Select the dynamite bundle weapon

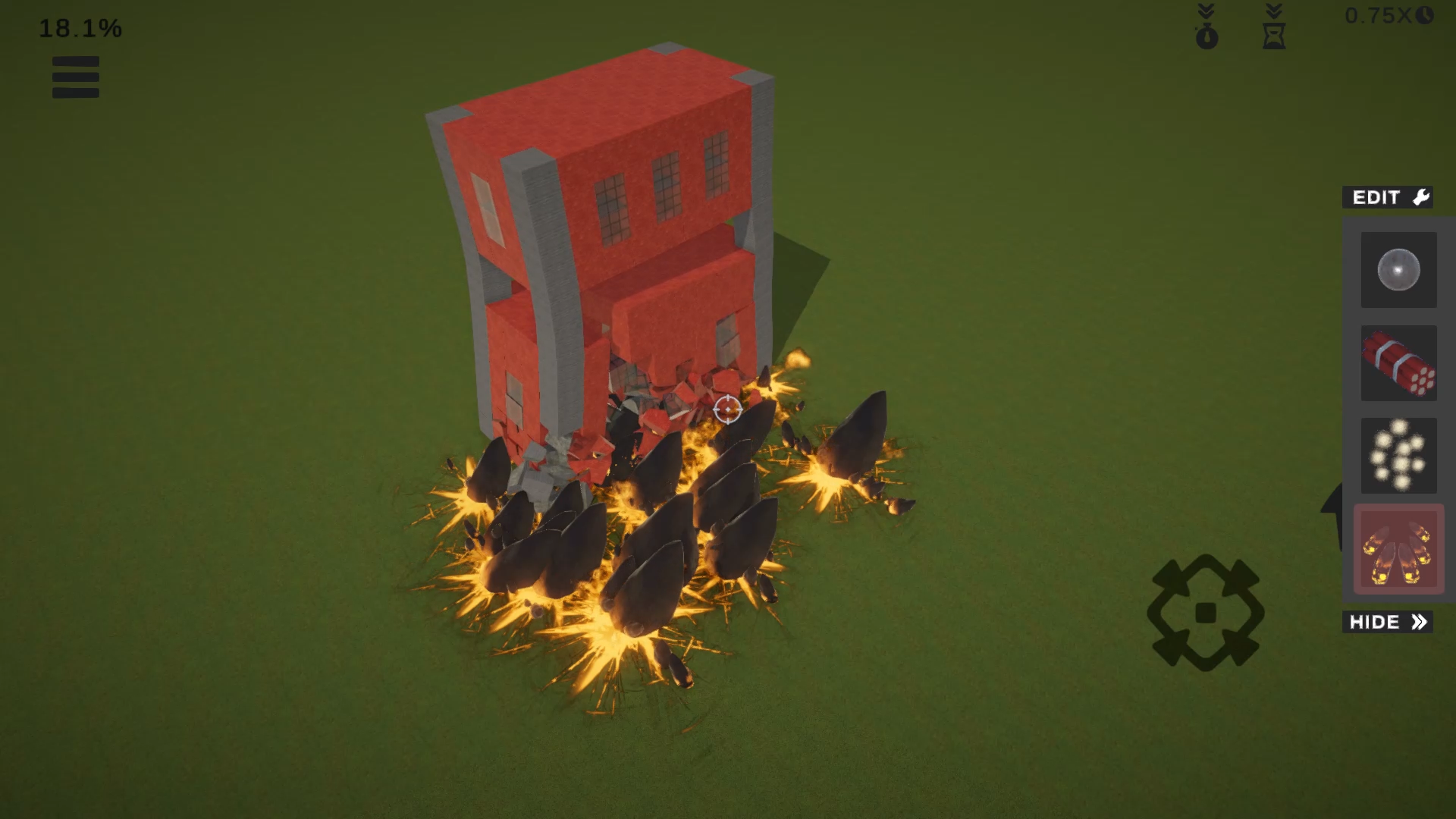tap(1398, 364)
